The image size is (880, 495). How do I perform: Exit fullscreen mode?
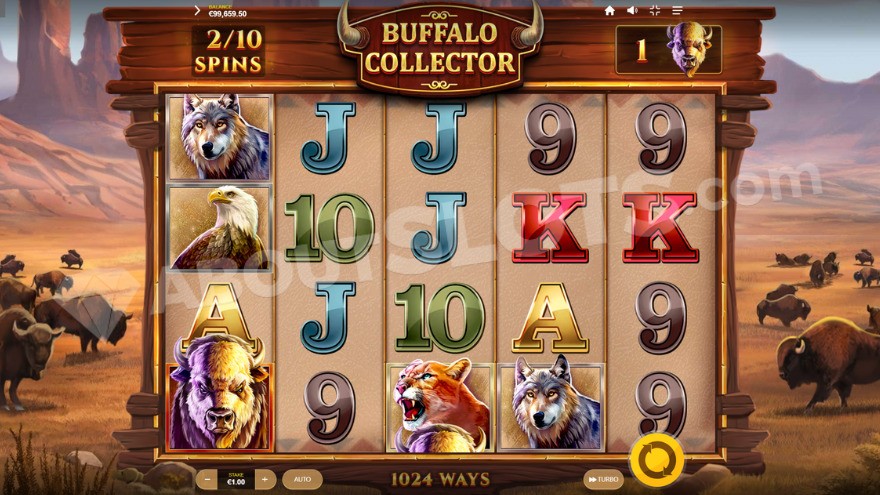[655, 11]
